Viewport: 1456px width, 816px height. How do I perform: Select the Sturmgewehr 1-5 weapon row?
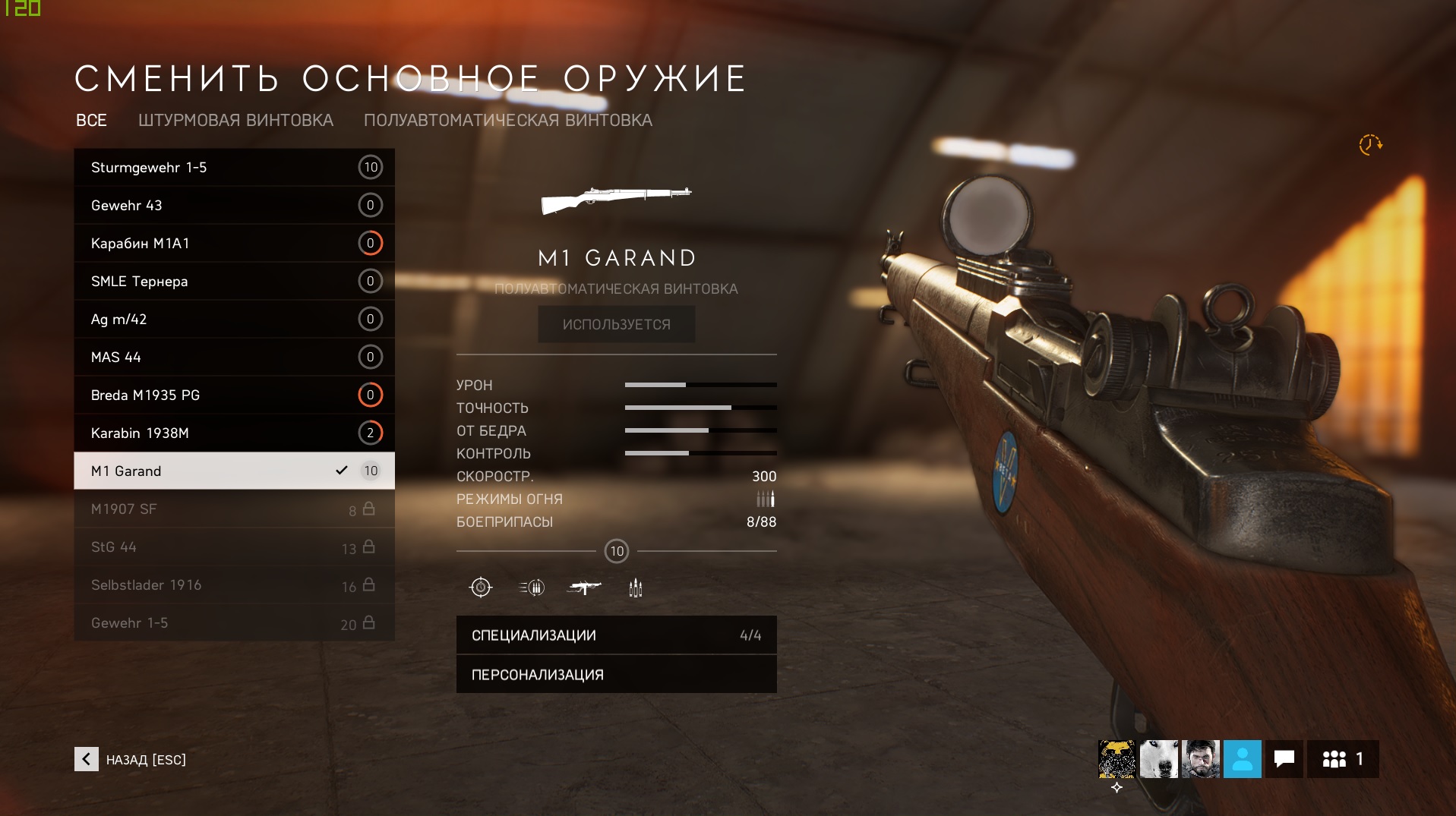[x=234, y=167]
